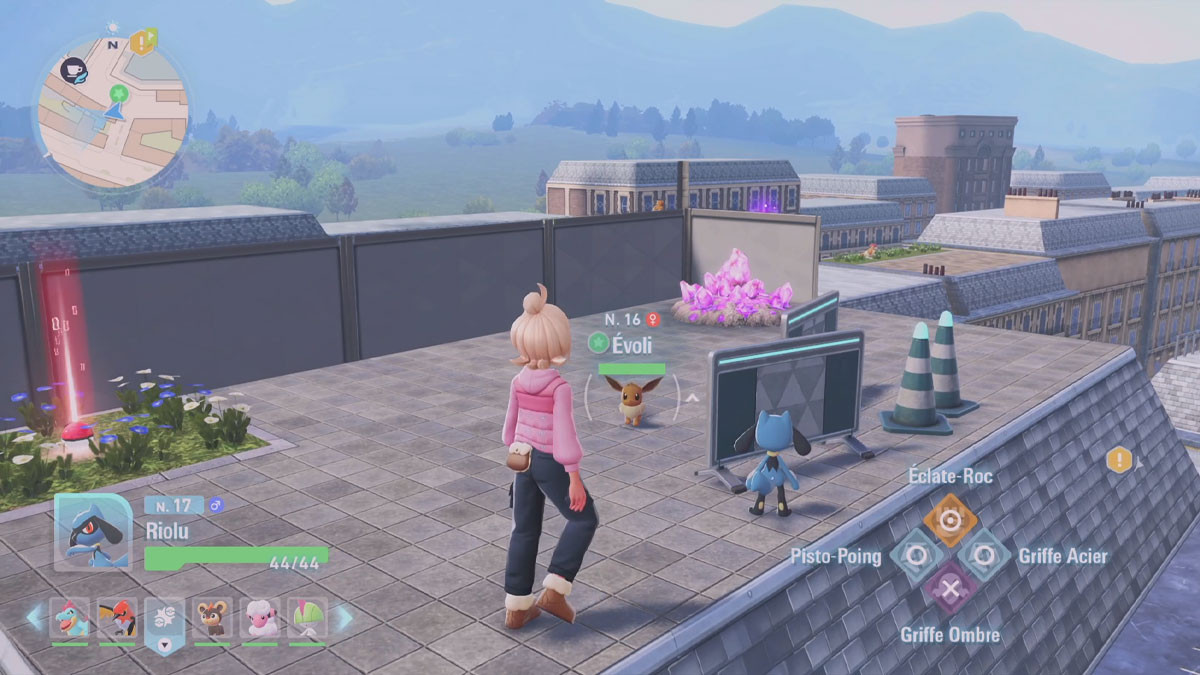The width and height of the screenshot is (1200, 675).
Task: Use the Griffe Ombre move
Action: (x=950, y=589)
